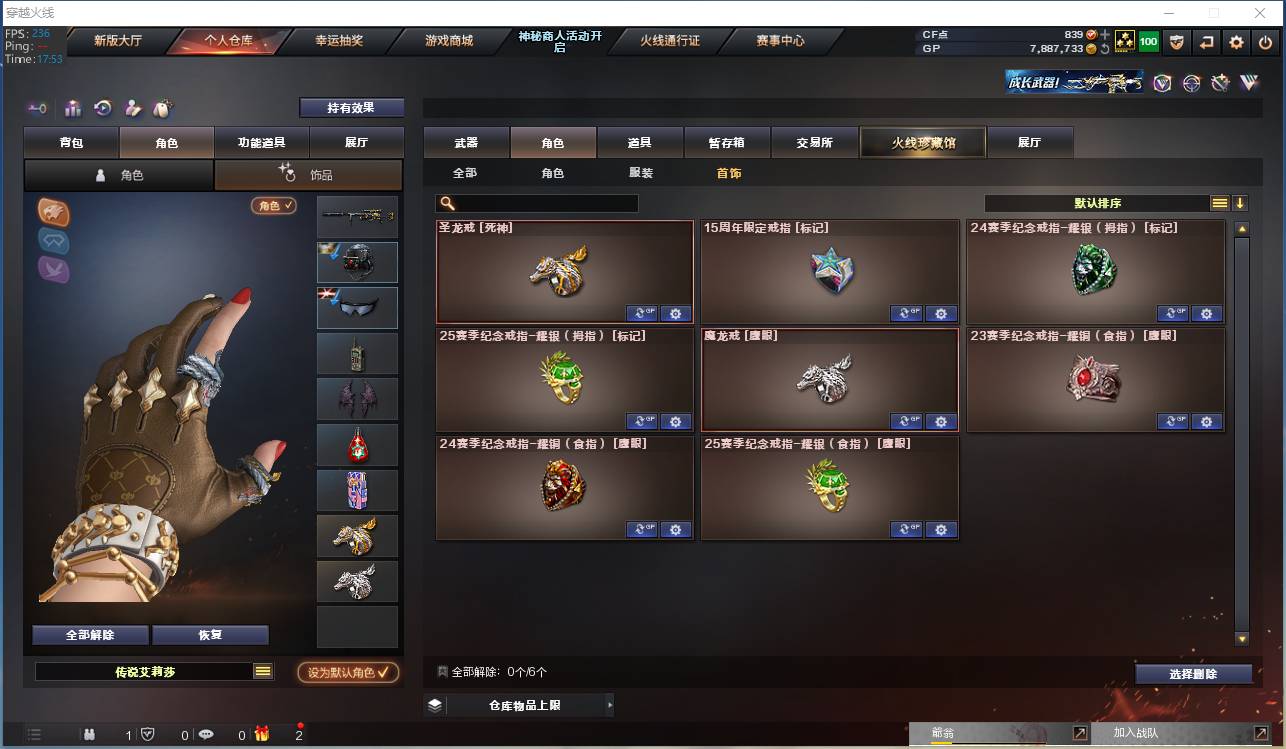The image size is (1286, 749).
Task: Open the 持有效果 (owned effects) panel
Action: tap(352, 107)
